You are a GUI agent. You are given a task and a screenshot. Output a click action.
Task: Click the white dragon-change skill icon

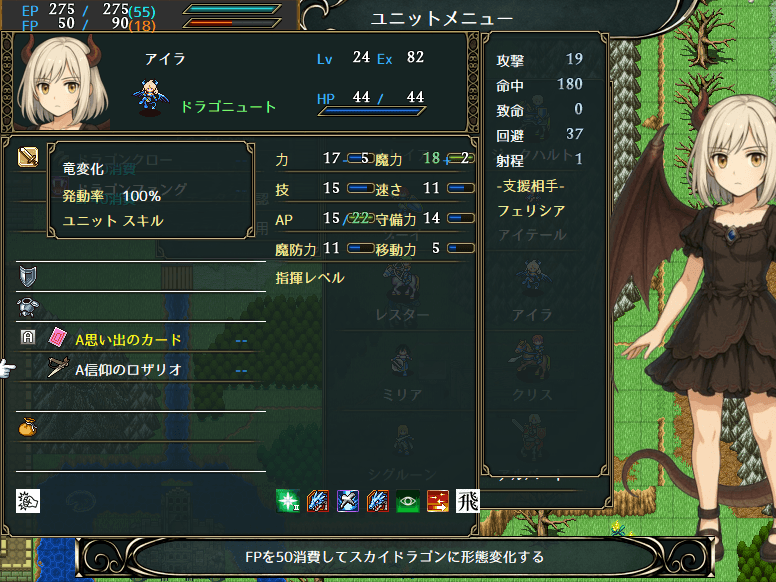(27, 500)
